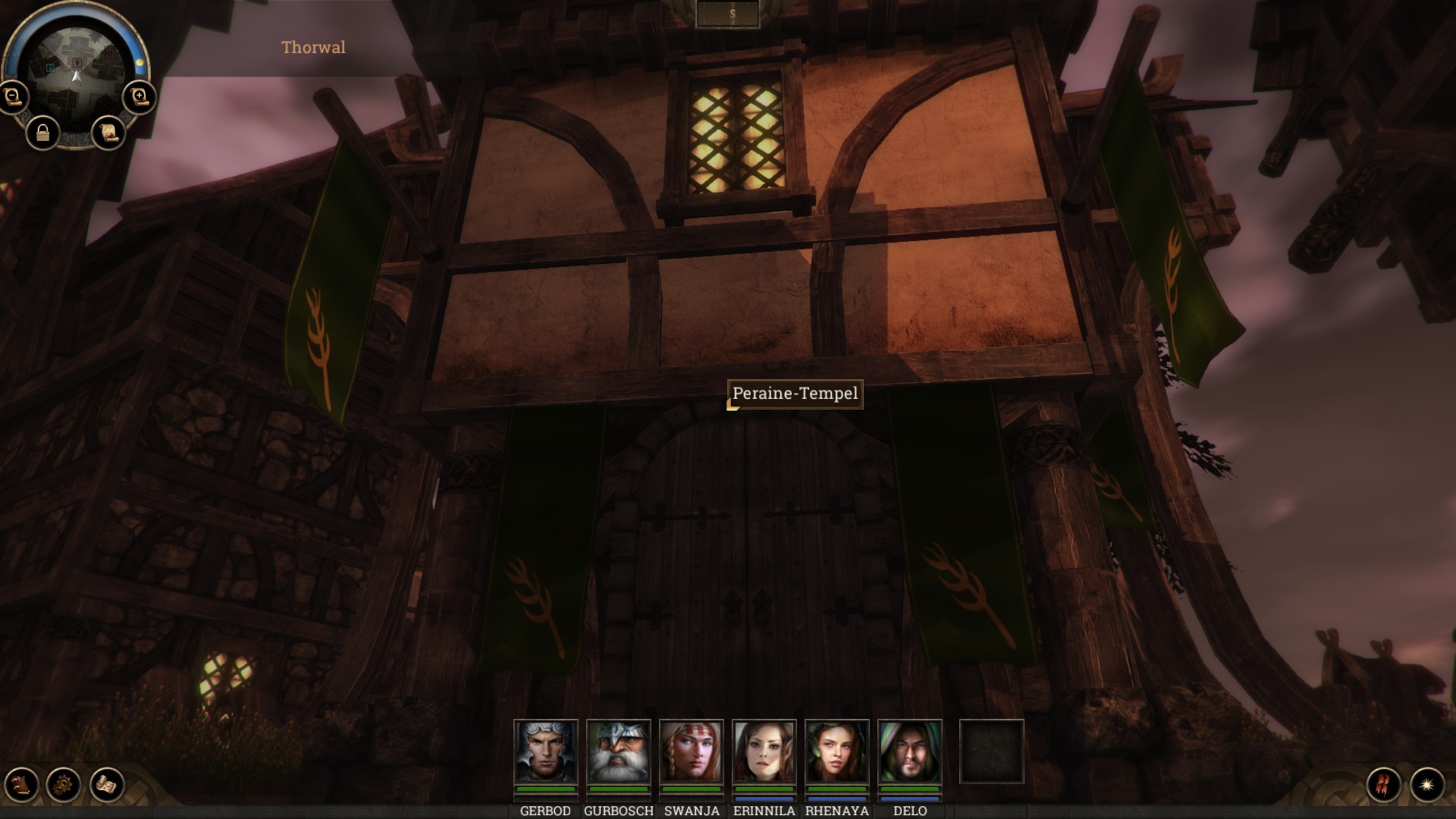Viewport: 1456px width, 819px height.
Task: Select Erinnila's portrait
Action: pos(764,751)
